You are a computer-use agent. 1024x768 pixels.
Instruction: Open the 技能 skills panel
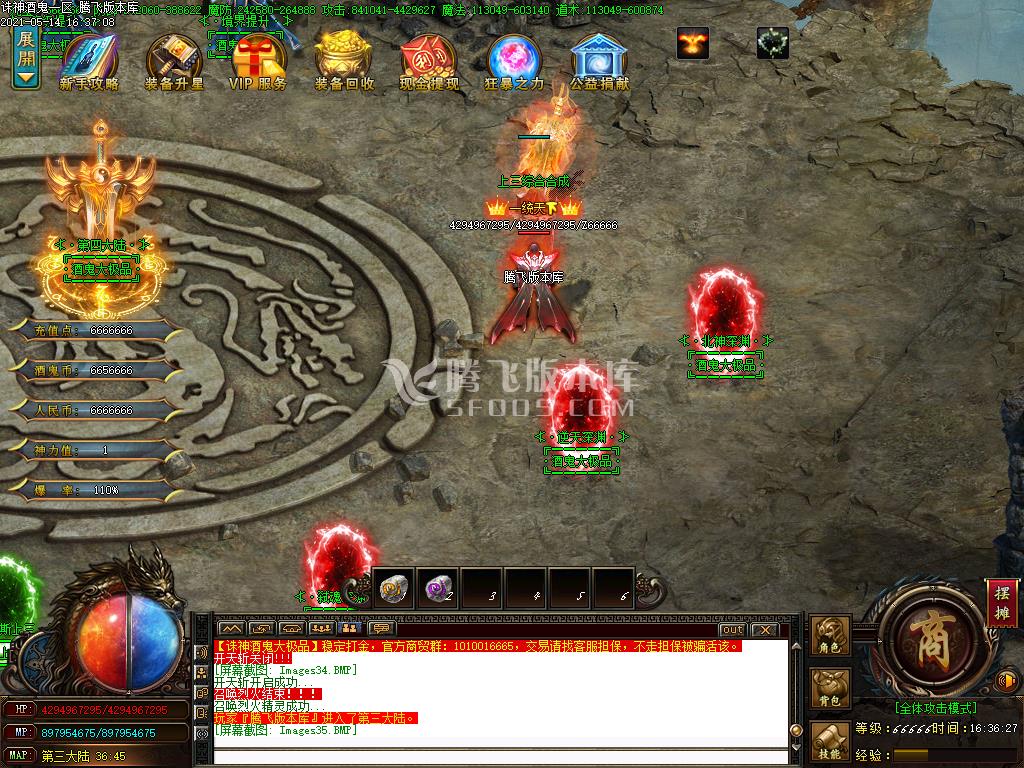[831, 741]
